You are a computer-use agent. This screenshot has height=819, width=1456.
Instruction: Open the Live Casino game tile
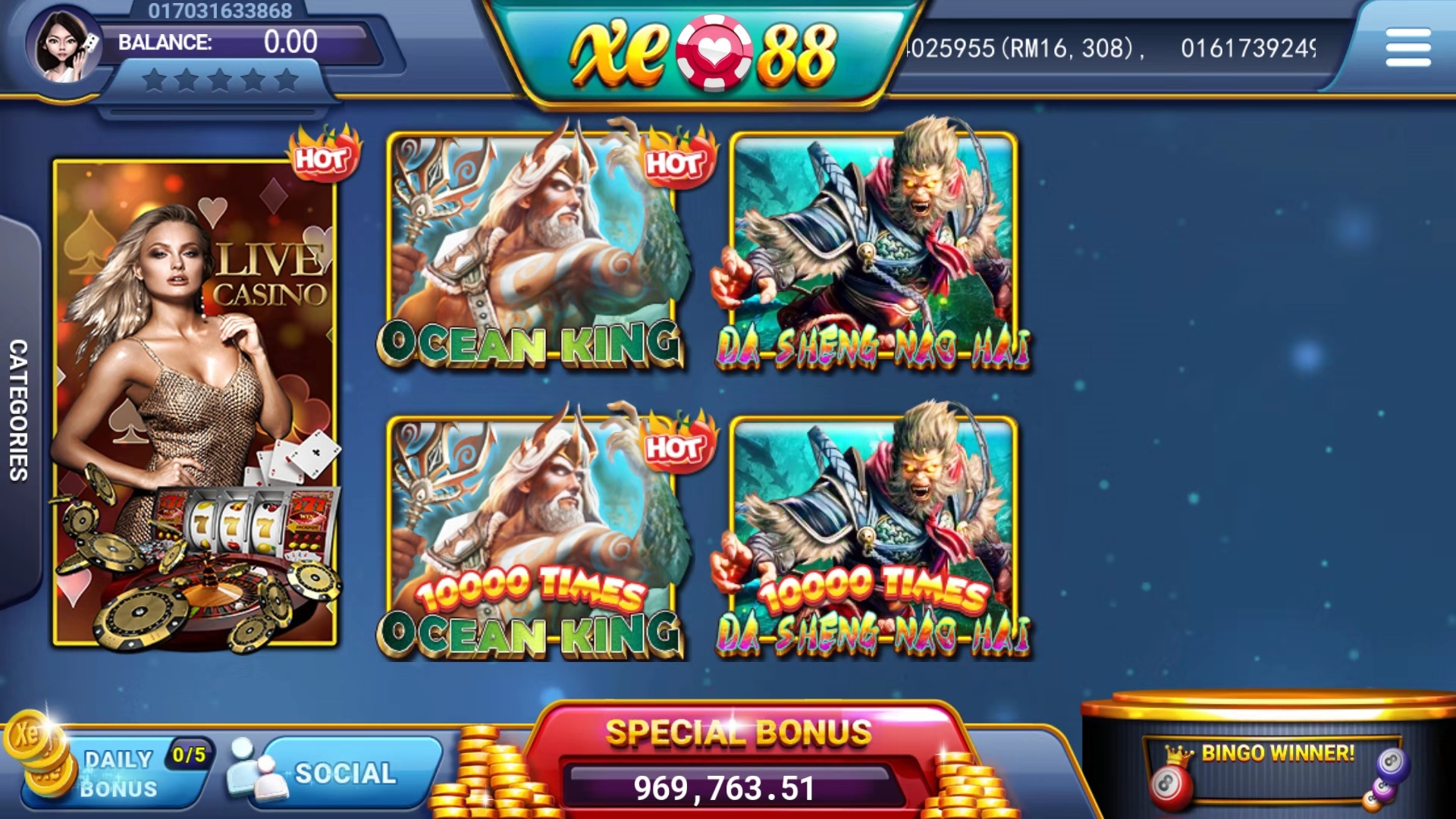point(195,402)
